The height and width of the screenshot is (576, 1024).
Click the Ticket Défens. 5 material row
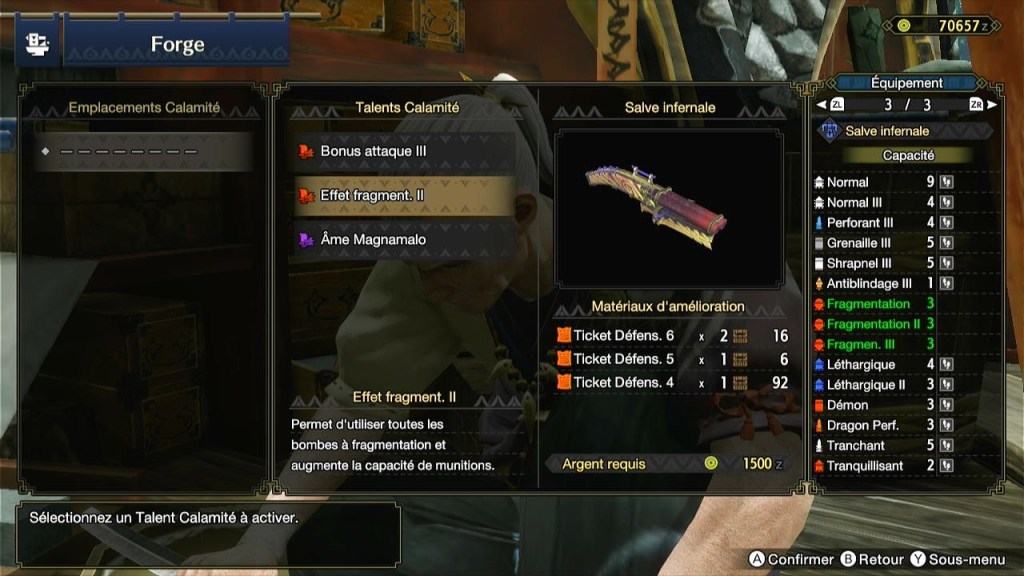click(670, 359)
